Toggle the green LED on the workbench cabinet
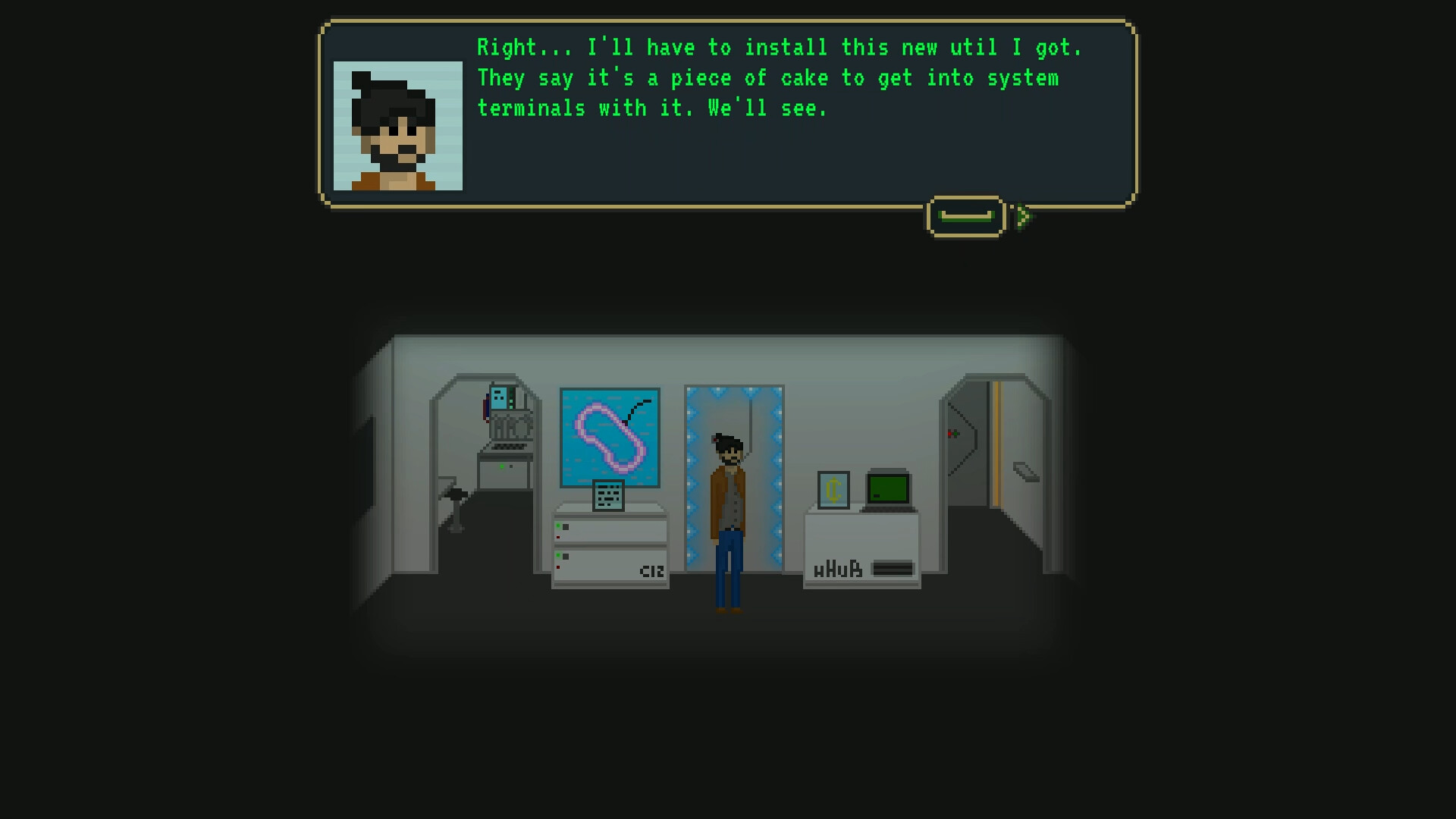The image size is (1456, 819). click(501, 466)
